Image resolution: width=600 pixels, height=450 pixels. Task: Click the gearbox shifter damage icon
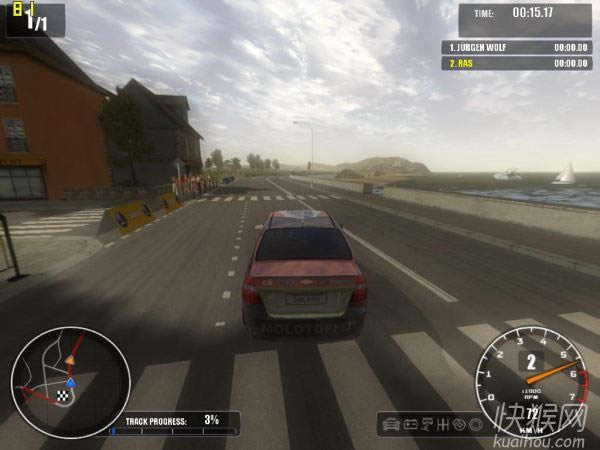point(443,424)
